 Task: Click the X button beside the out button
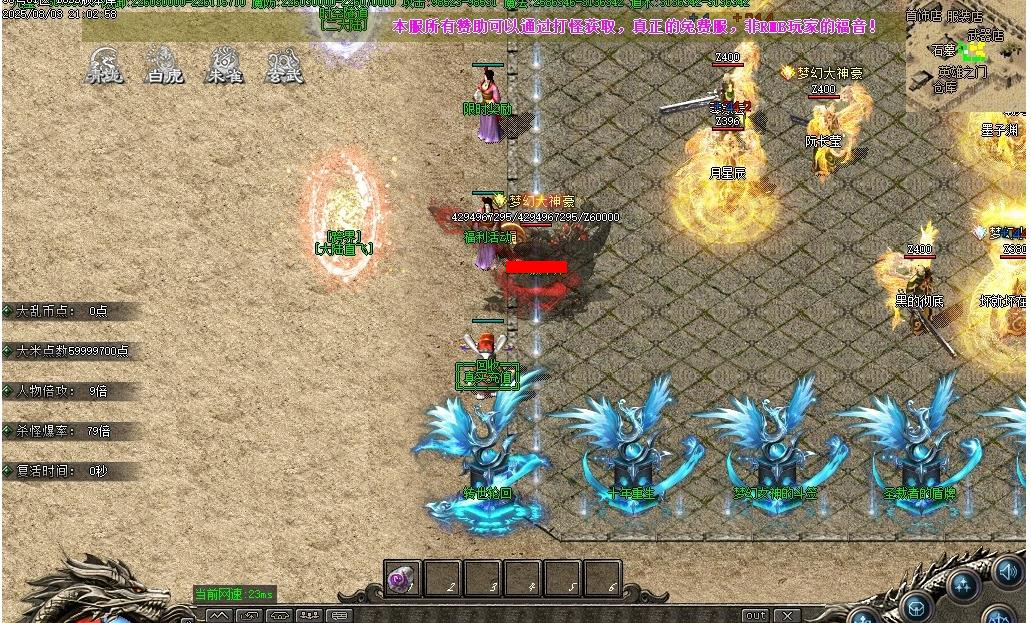tap(788, 615)
